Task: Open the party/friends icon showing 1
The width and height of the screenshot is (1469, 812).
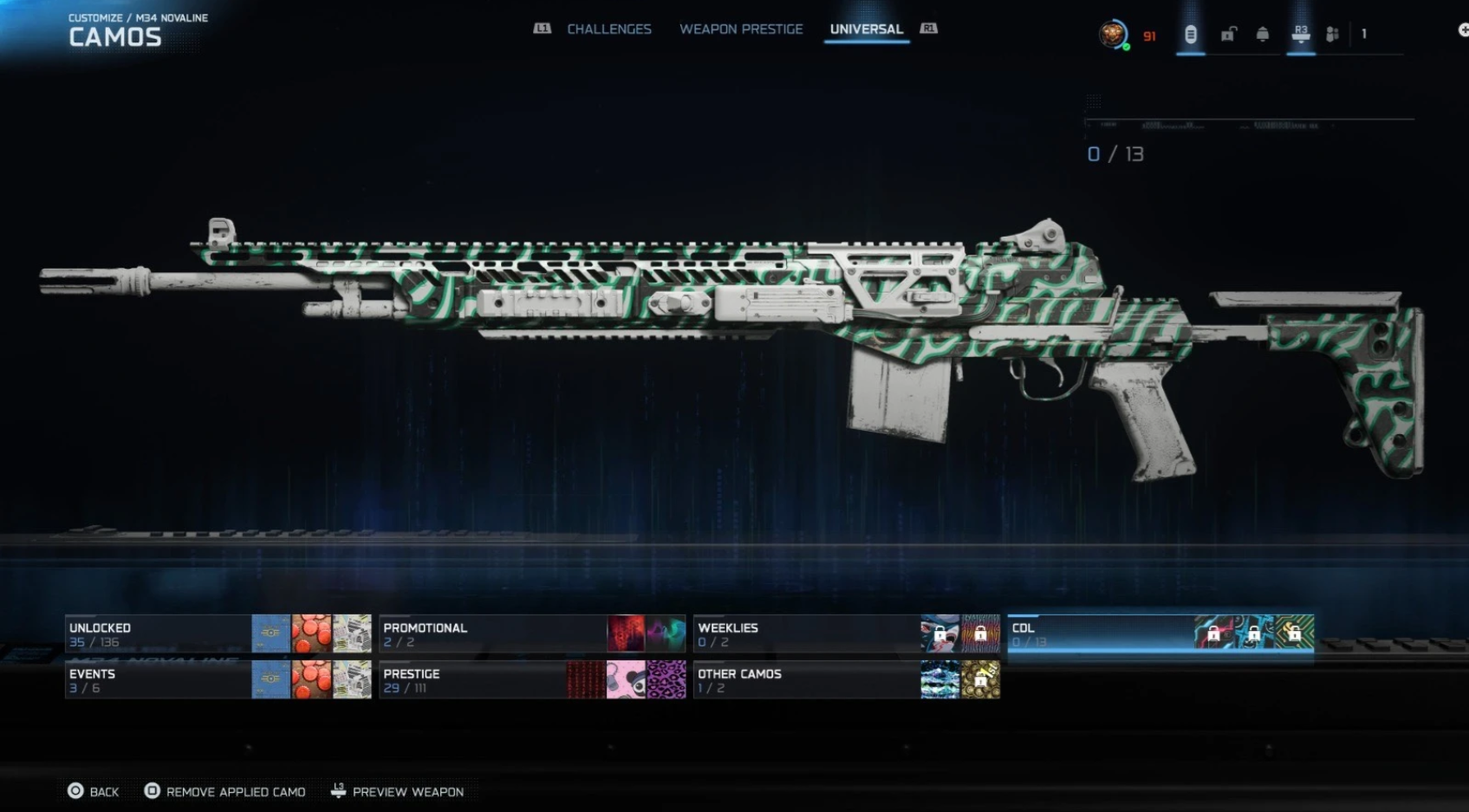Action: point(1332,35)
